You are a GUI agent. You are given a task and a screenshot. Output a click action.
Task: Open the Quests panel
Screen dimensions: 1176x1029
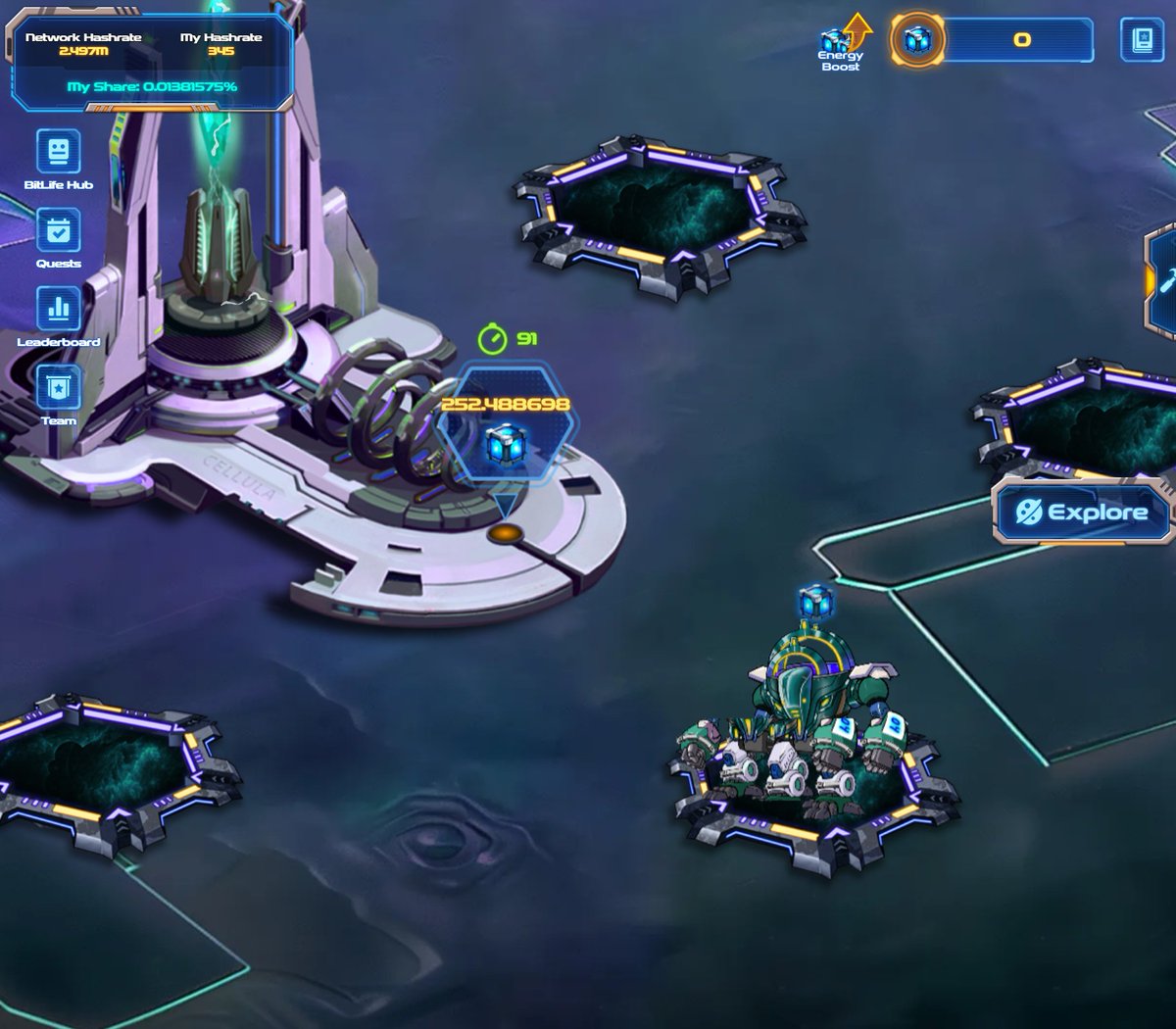click(58, 232)
